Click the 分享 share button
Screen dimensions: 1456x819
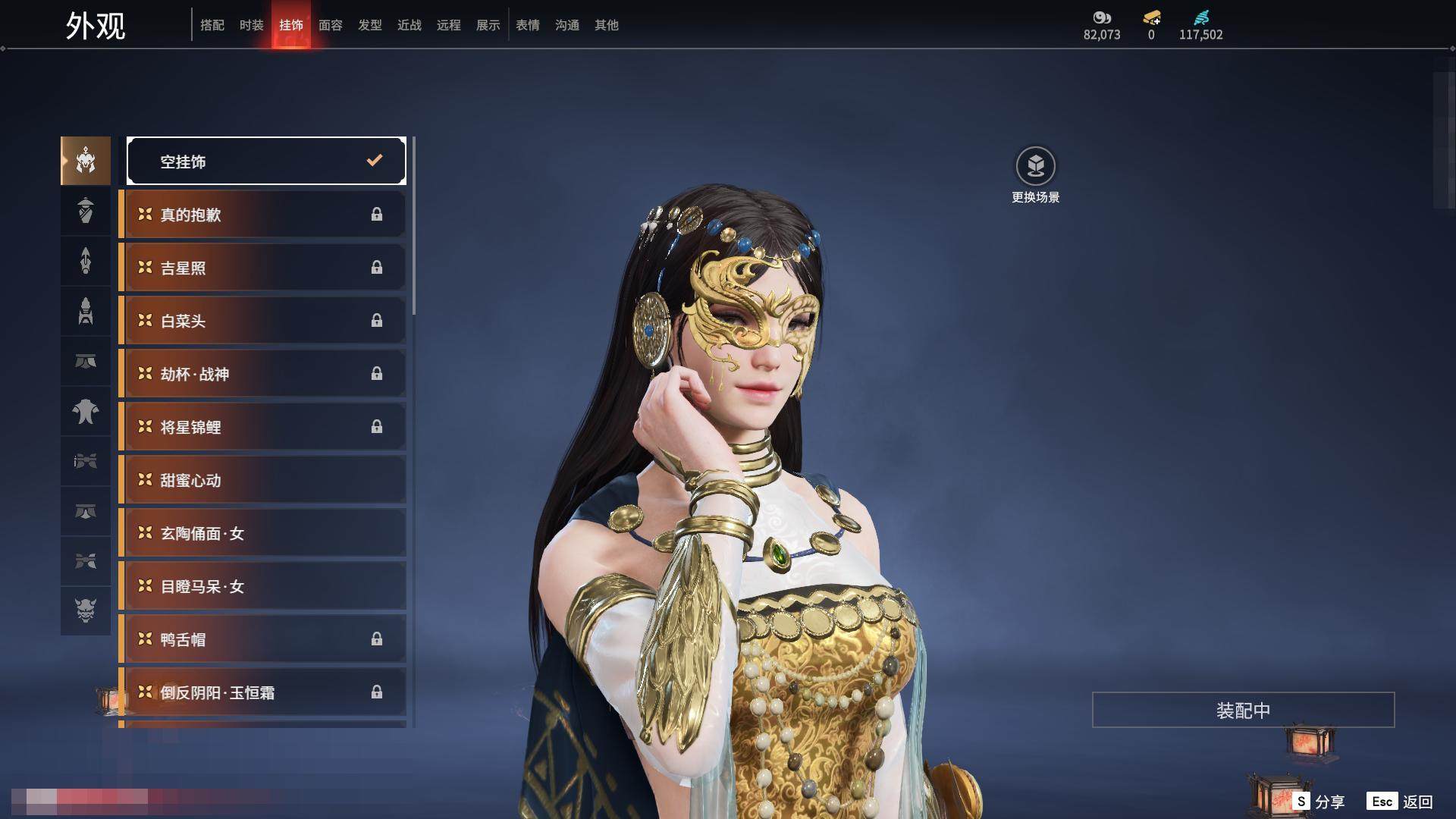[1320, 801]
